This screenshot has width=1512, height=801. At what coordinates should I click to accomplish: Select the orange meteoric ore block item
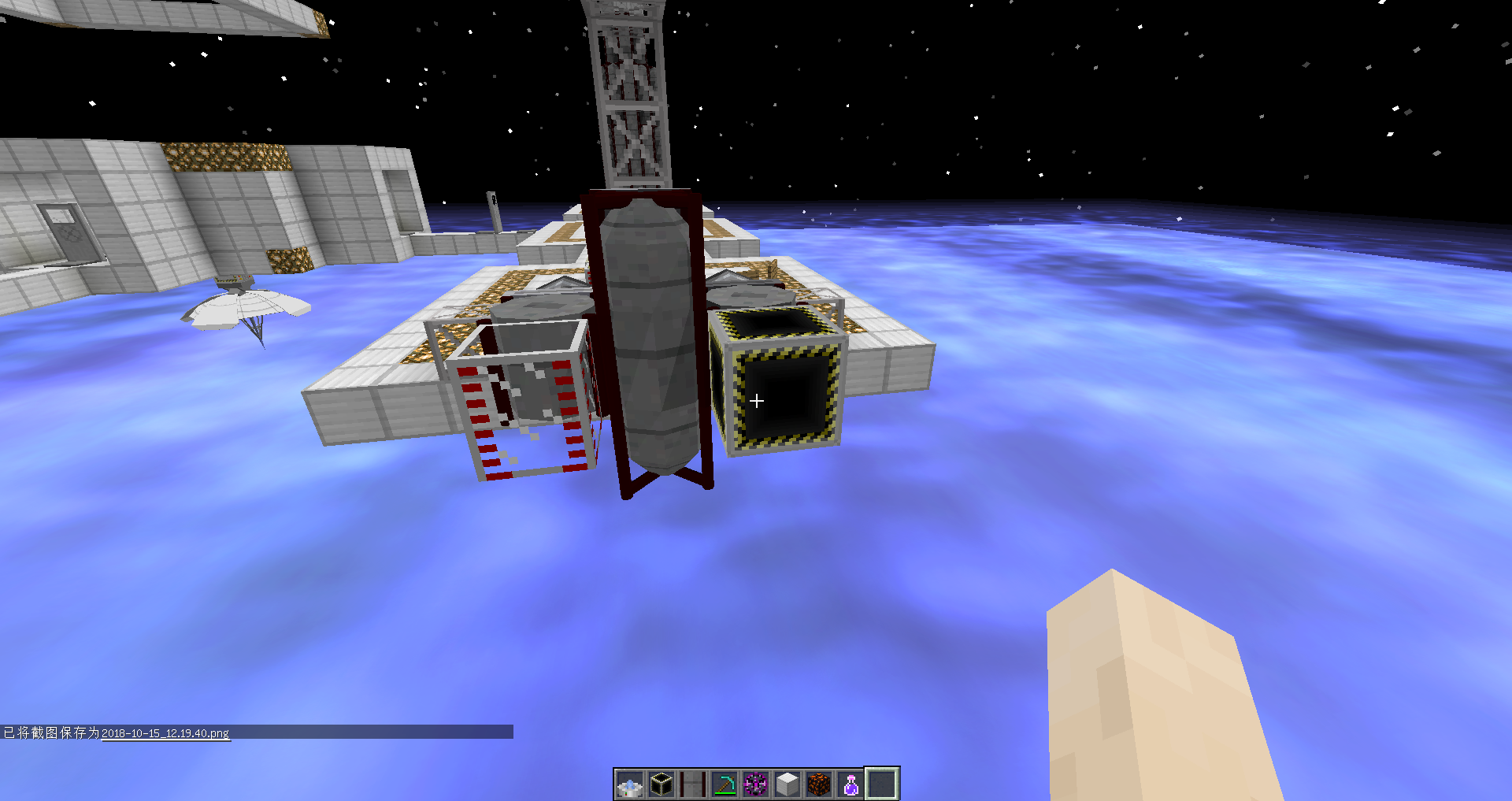point(819,781)
